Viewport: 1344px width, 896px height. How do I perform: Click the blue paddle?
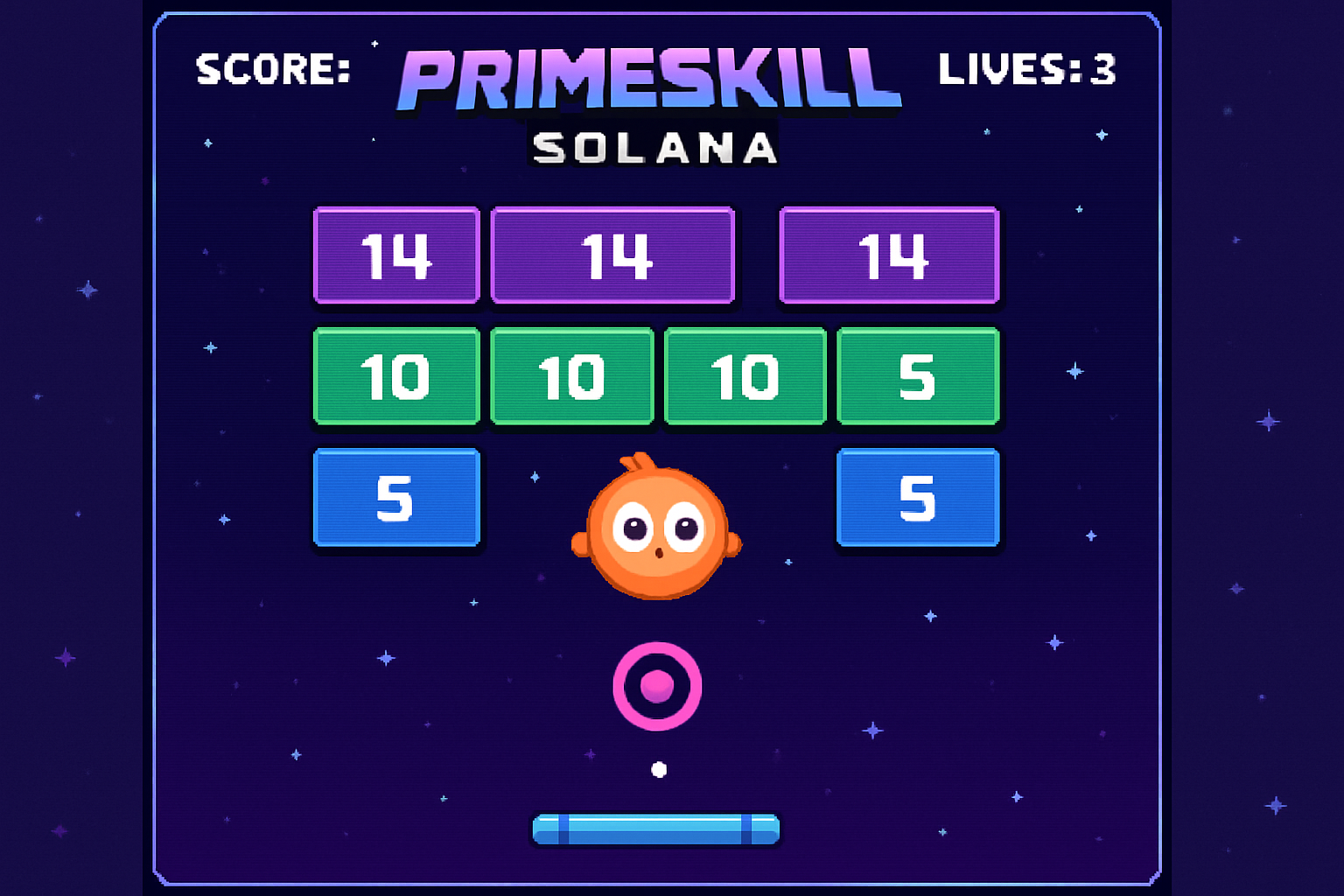pyautogui.click(x=657, y=829)
